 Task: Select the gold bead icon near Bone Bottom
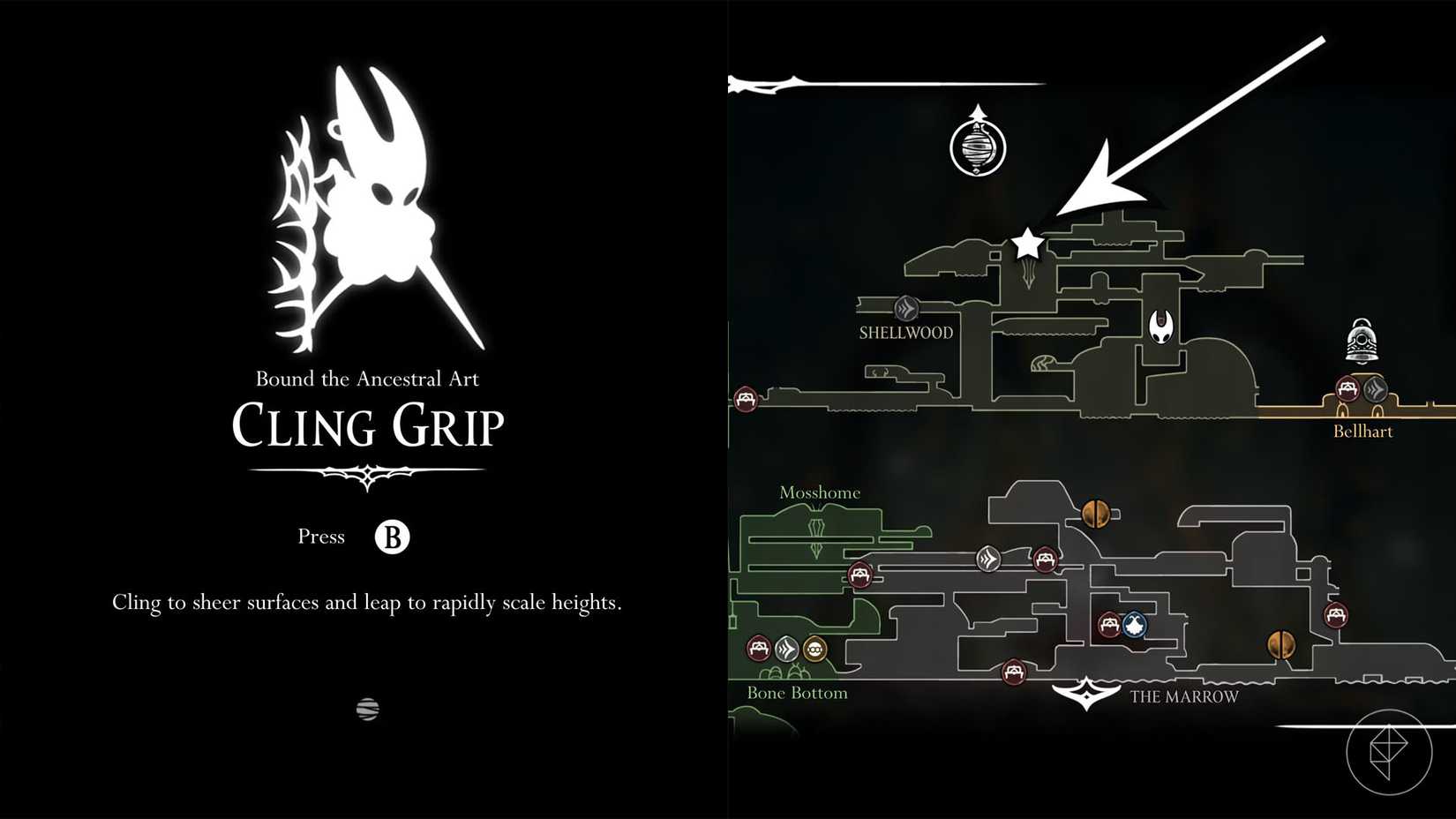(x=814, y=647)
